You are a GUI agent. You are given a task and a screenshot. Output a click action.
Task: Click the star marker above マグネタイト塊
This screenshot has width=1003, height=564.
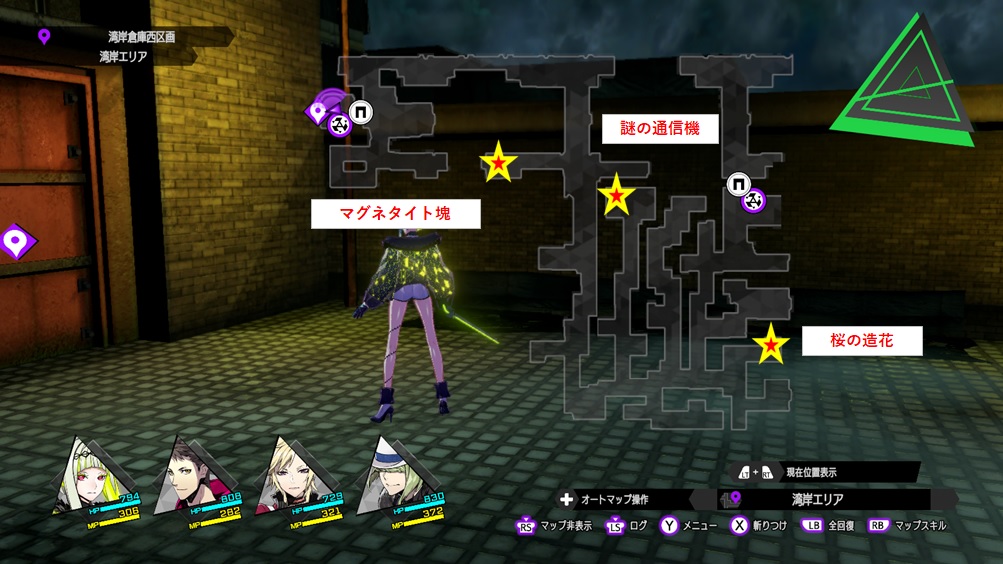498,163
